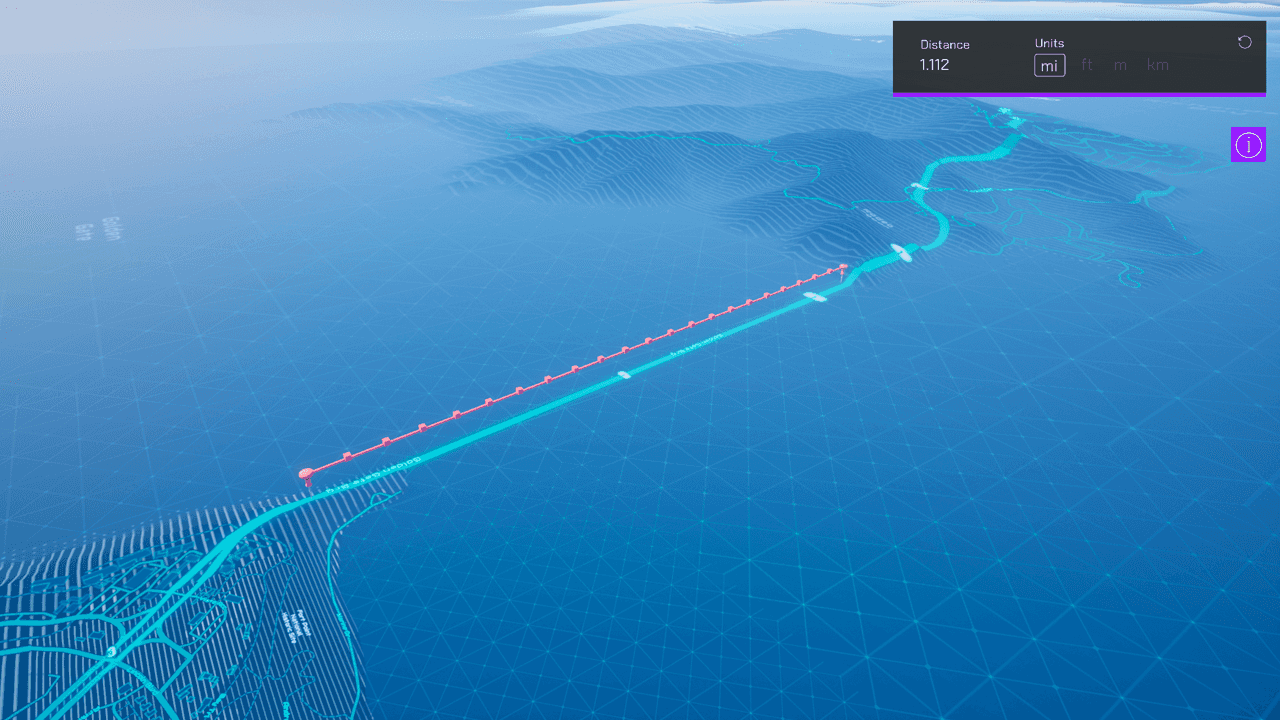Change measurement units to meters
The width and height of the screenshot is (1280, 720).
coord(1120,66)
